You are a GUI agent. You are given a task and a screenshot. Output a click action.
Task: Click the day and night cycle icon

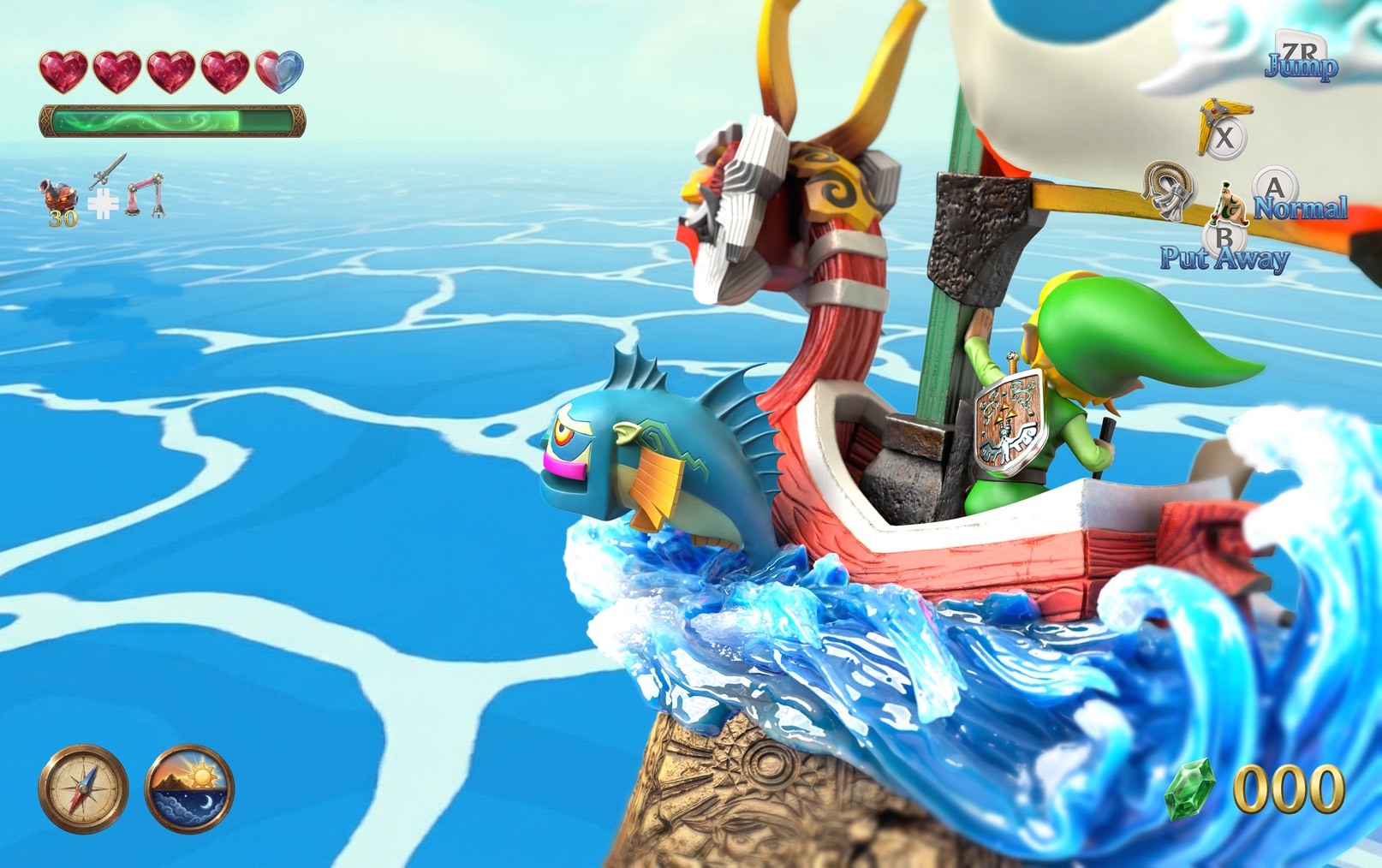tap(189, 788)
